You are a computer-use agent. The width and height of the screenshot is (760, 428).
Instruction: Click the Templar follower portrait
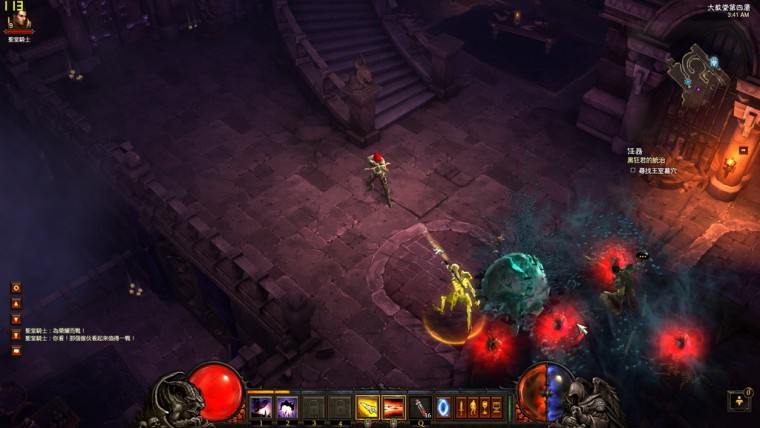[x=18, y=20]
